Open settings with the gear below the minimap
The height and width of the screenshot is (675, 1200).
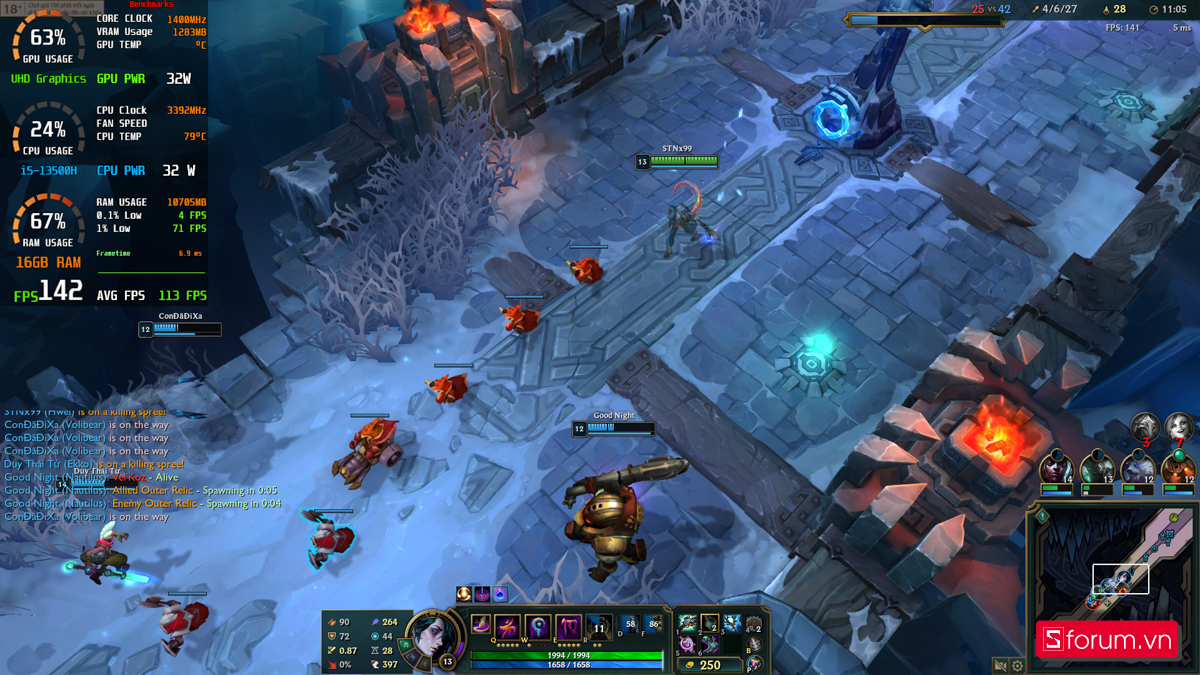pyautogui.click(x=1017, y=665)
